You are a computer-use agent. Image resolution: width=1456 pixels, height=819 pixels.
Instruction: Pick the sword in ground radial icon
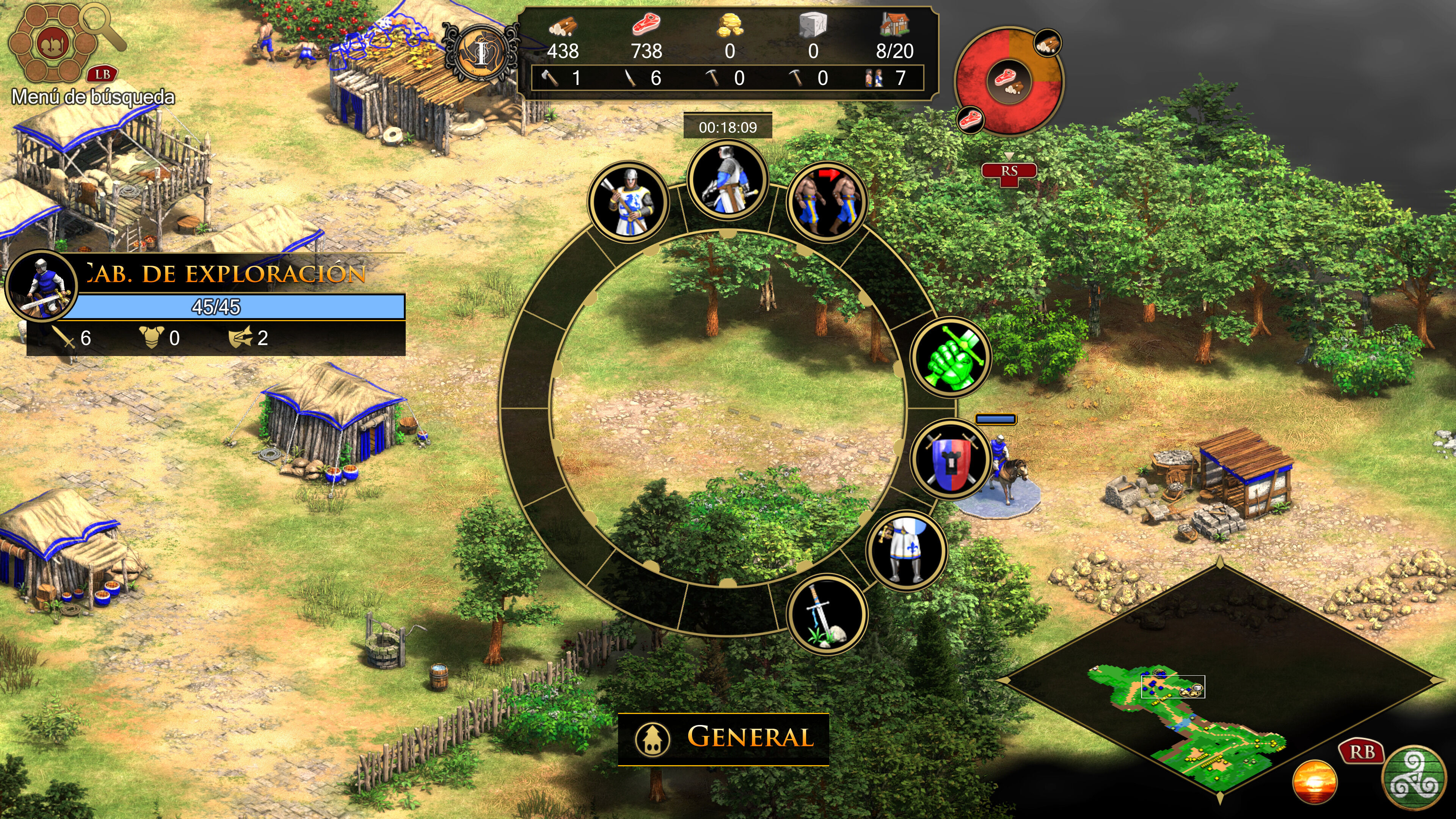point(827,614)
